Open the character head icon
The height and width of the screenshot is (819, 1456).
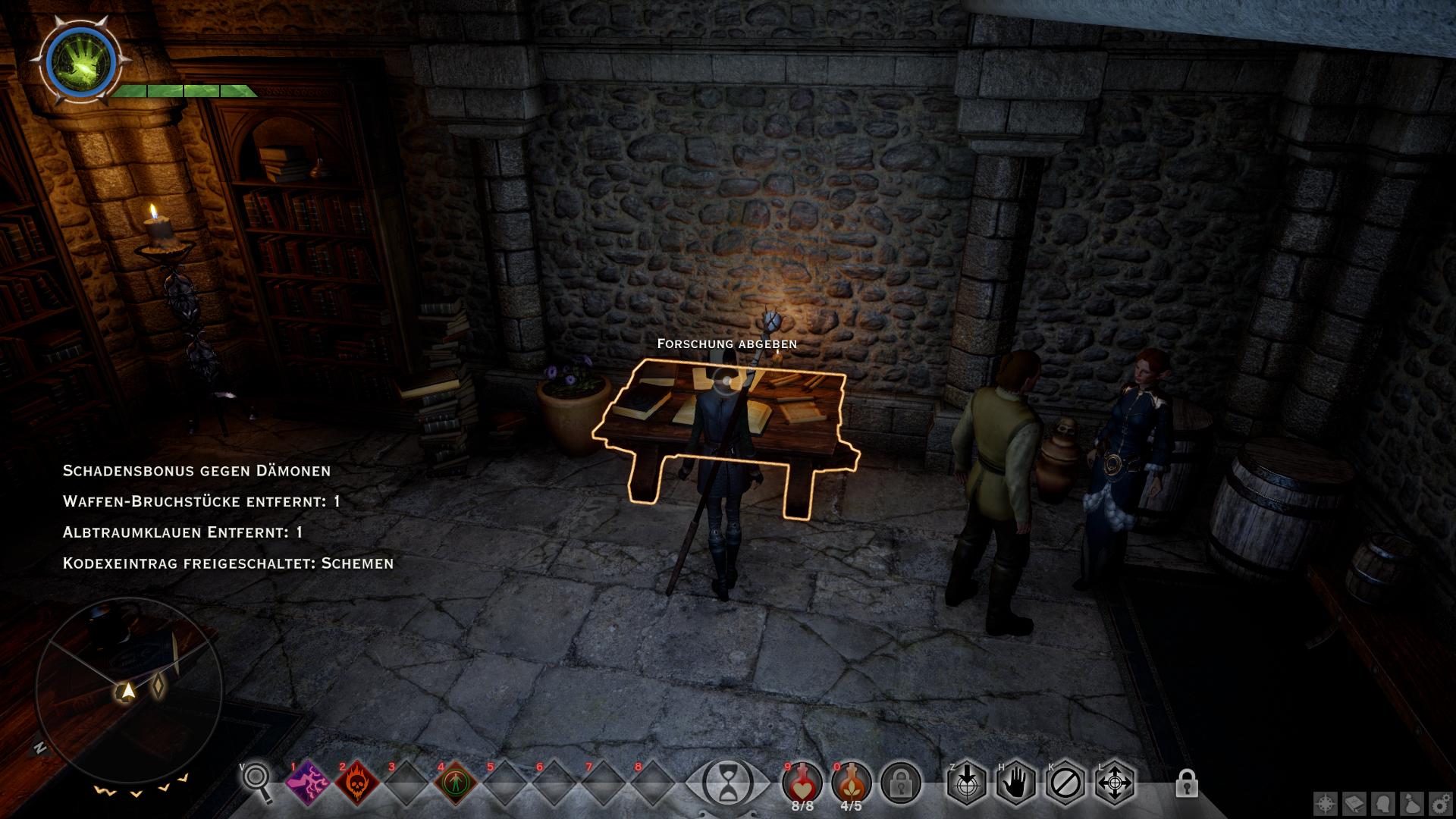coord(1384,803)
